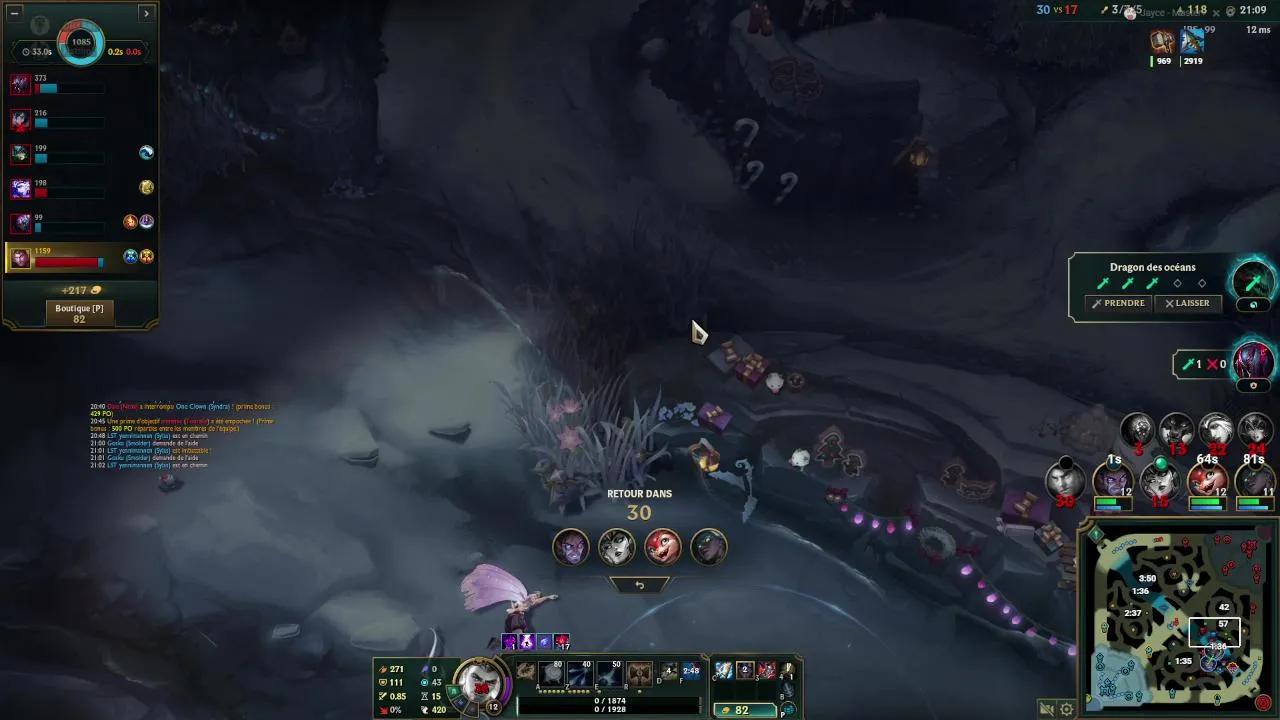Select the ward trinket in slot P
Image resolution: width=1280 pixels, height=720 pixels.
[x=786, y=708]
